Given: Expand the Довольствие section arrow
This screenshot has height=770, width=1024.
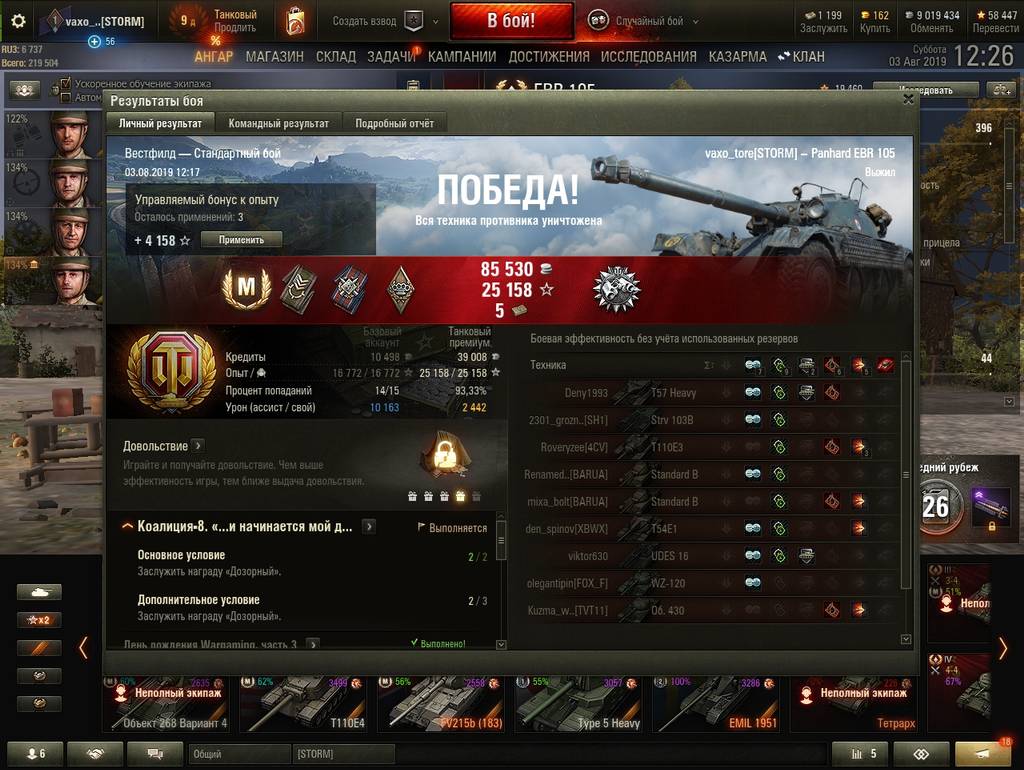Looking at the screenshot, I should coord(197,446).
